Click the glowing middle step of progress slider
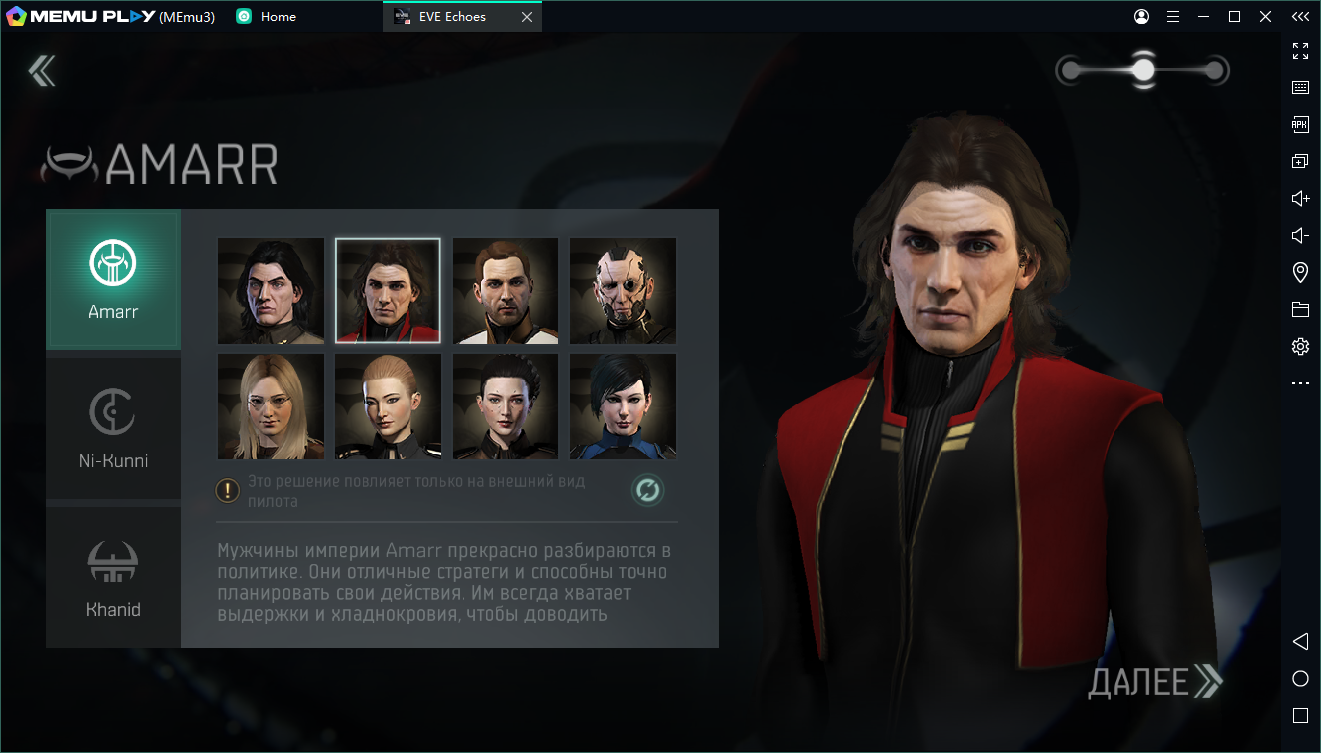 click(1143, 70)
